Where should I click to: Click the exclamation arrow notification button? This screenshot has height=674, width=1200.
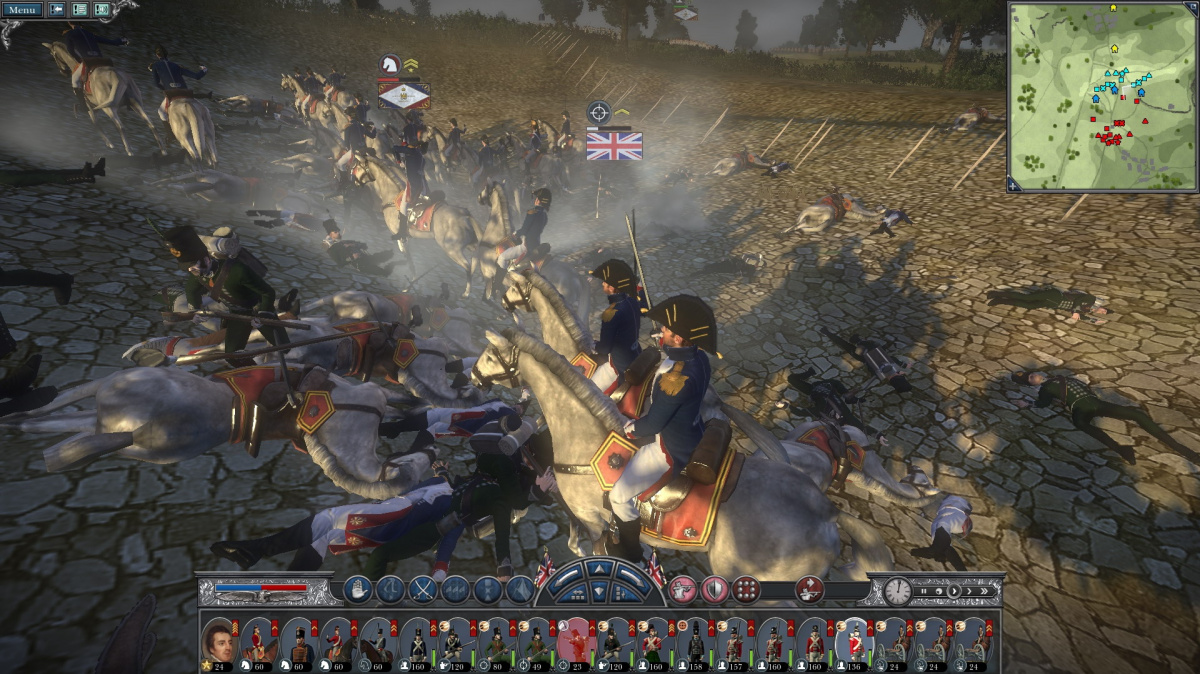(57, 10)
